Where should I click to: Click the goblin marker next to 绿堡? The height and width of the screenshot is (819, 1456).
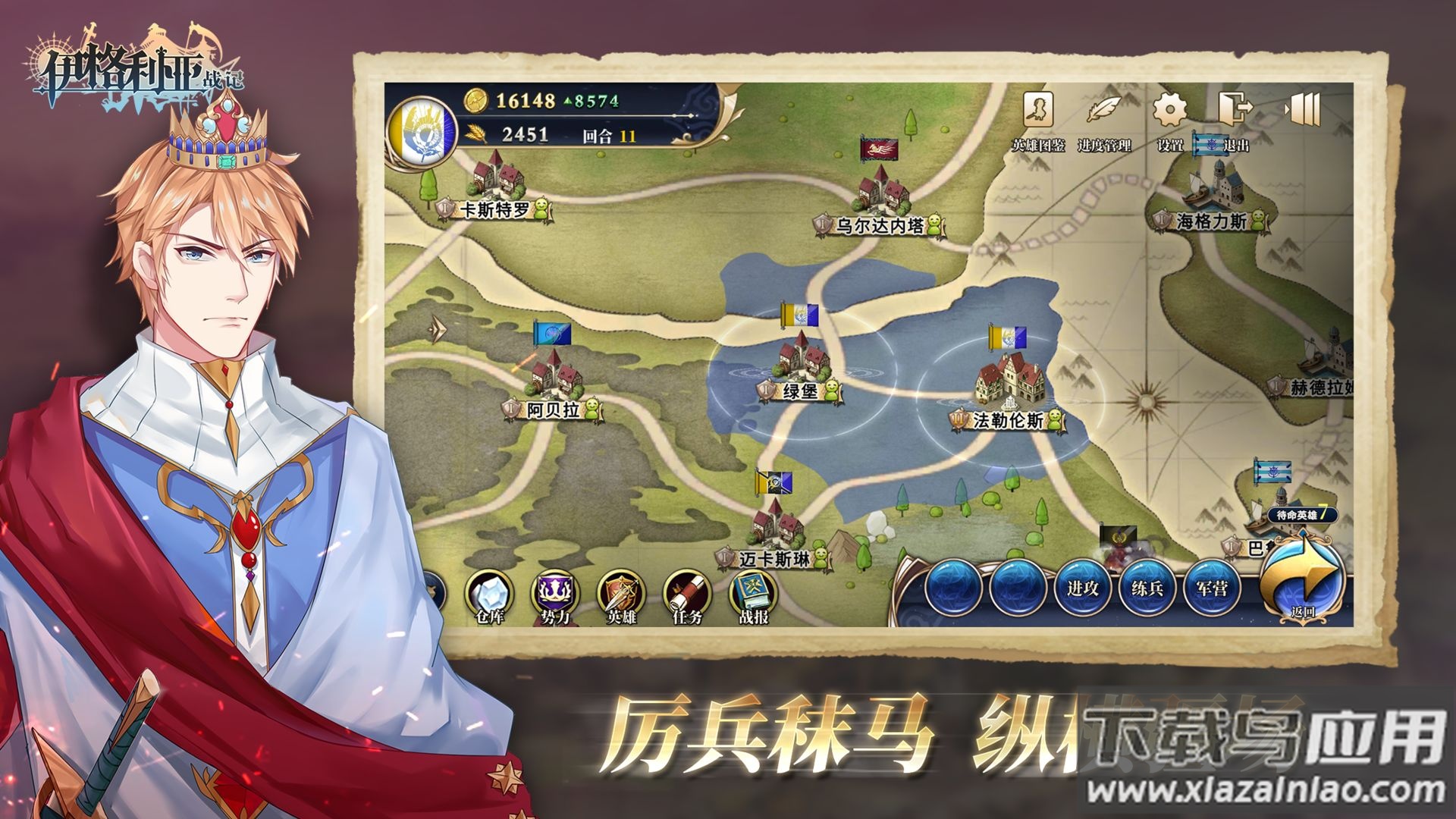pos(832,390)
